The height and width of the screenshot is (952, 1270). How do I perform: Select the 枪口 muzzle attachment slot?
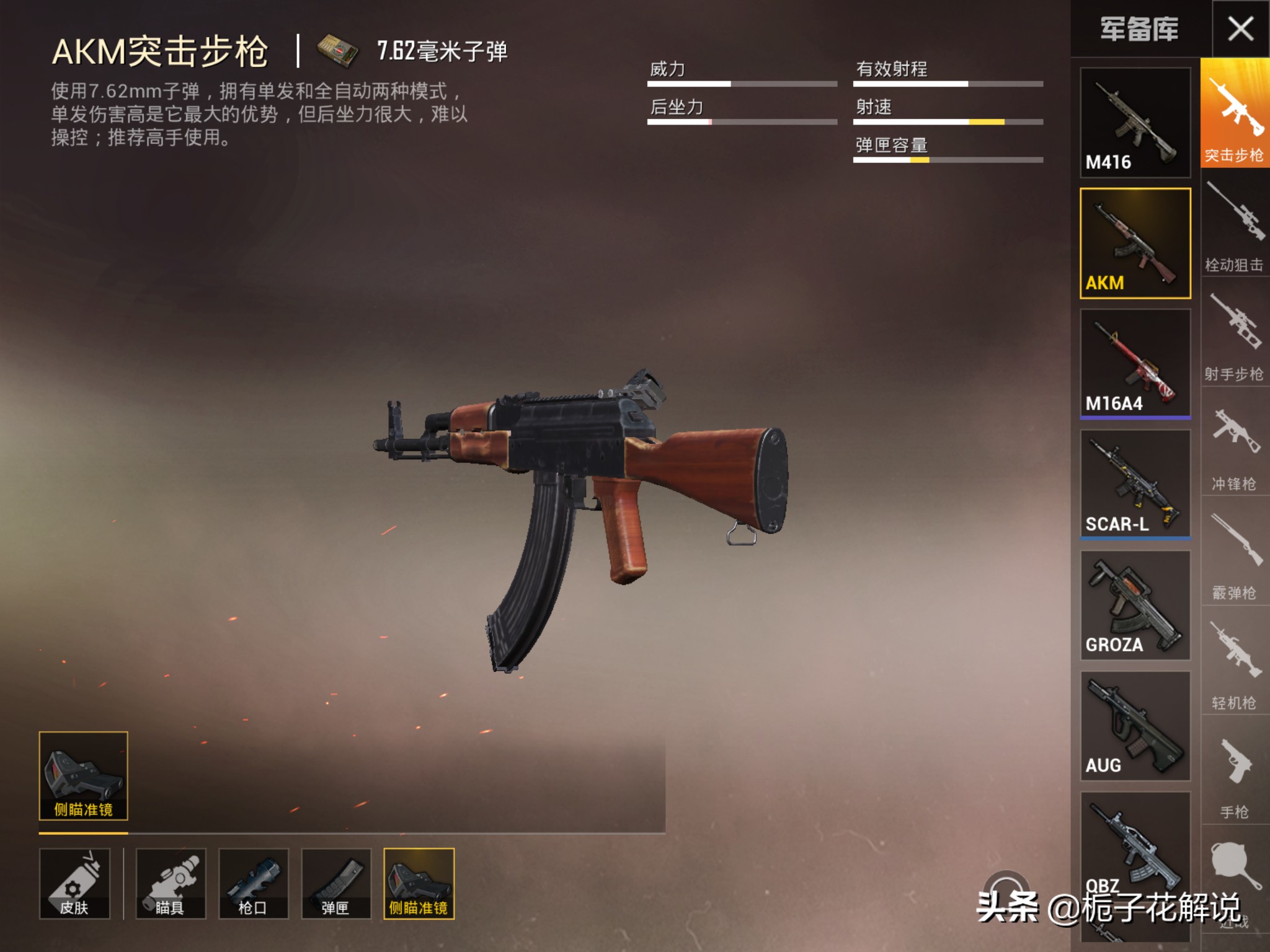click(x=253, y=883)
